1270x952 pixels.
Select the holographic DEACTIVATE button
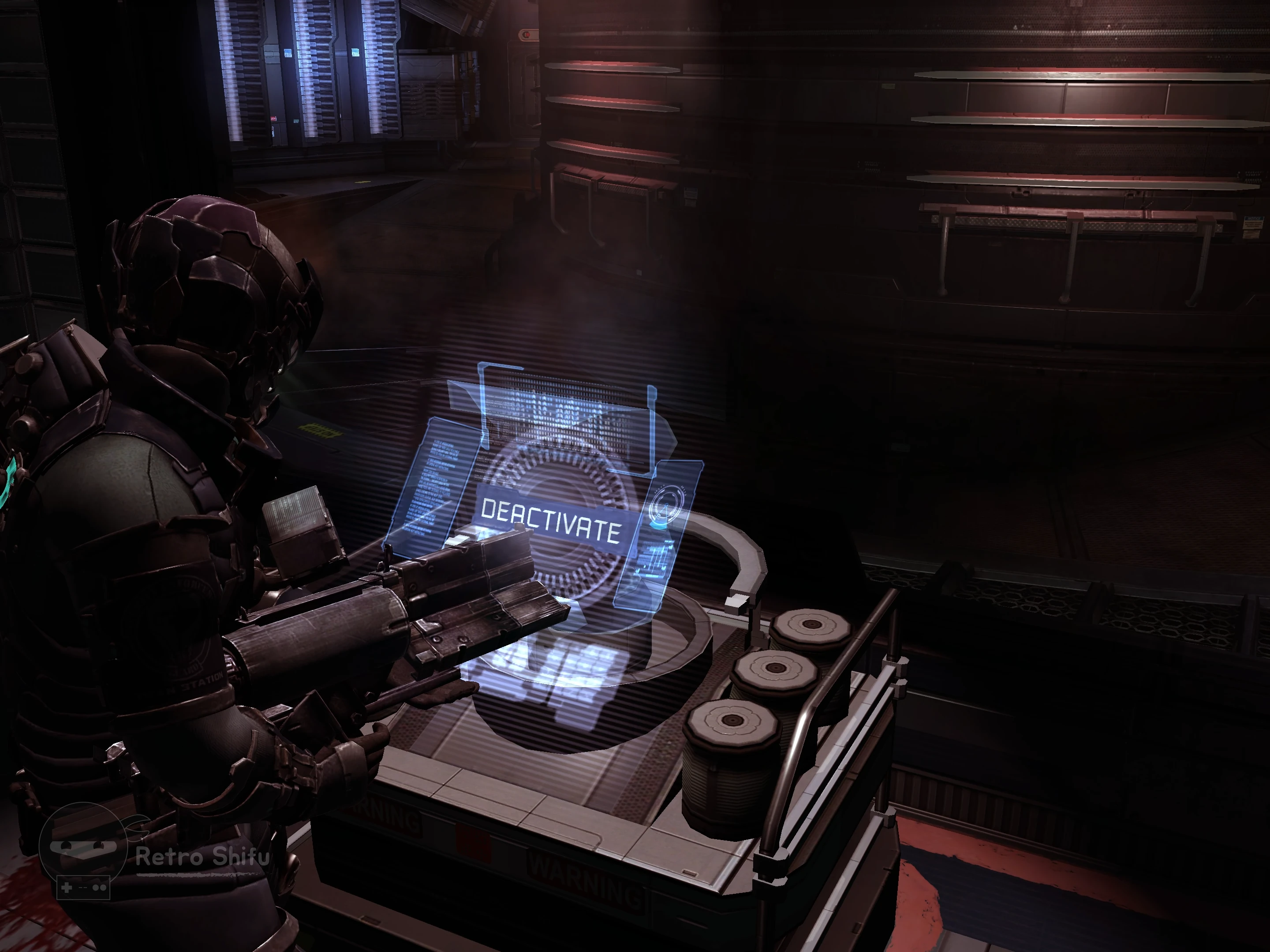tap(551, 520)
